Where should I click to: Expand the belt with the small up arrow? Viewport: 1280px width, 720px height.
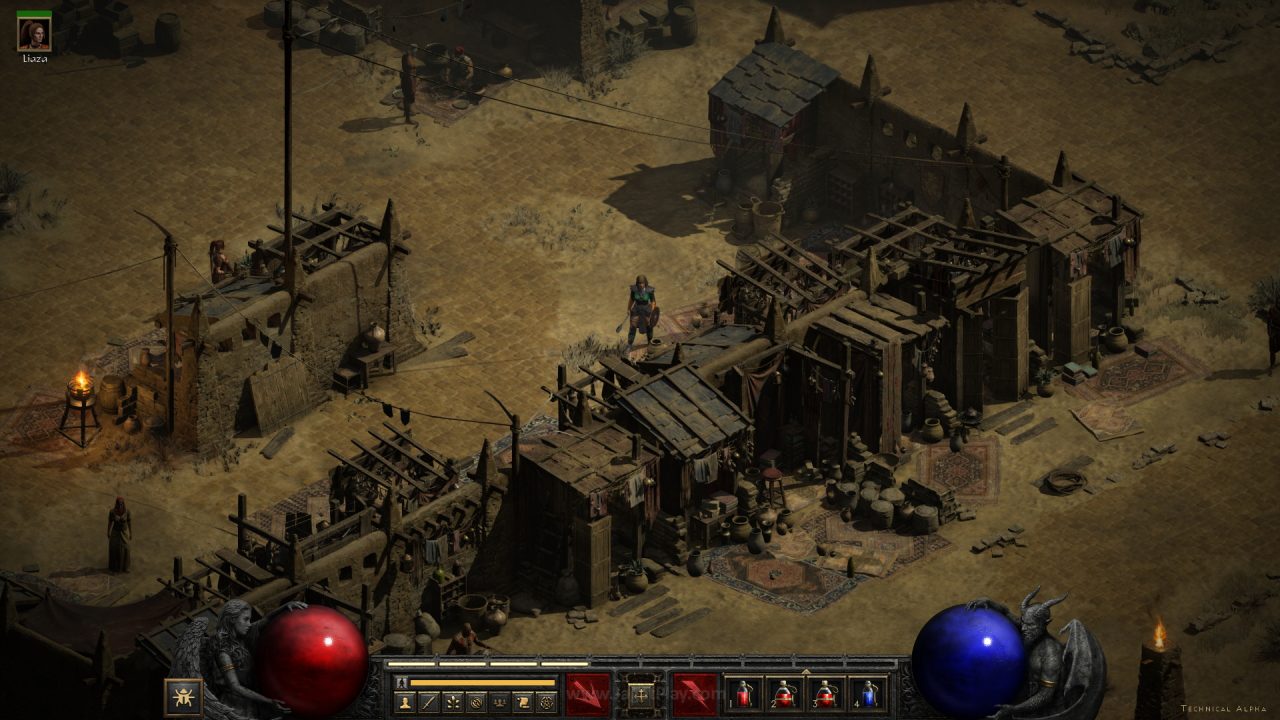click(x=805, y=670)
